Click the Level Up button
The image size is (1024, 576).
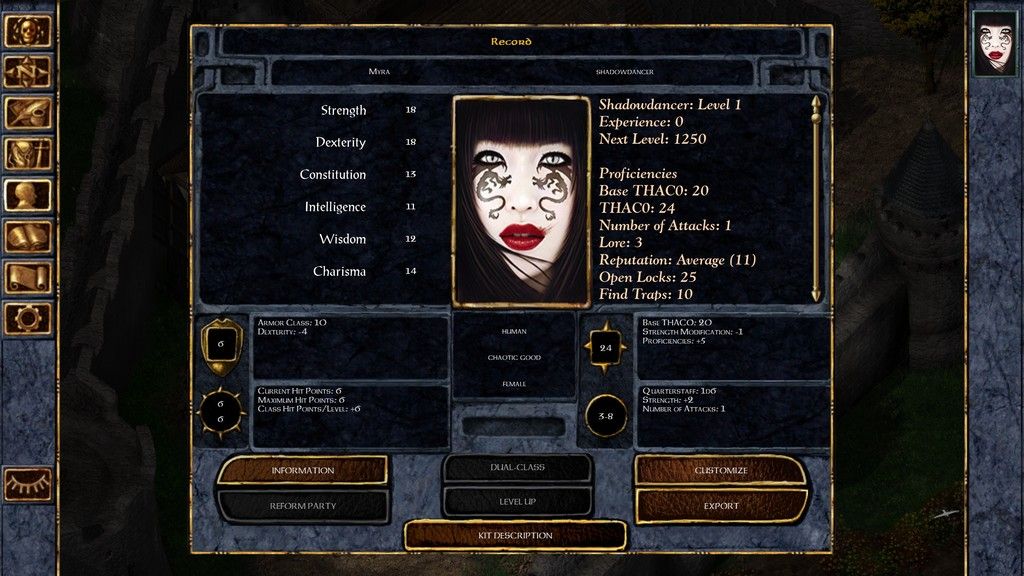pyautogui.click(x=518, y=500)
